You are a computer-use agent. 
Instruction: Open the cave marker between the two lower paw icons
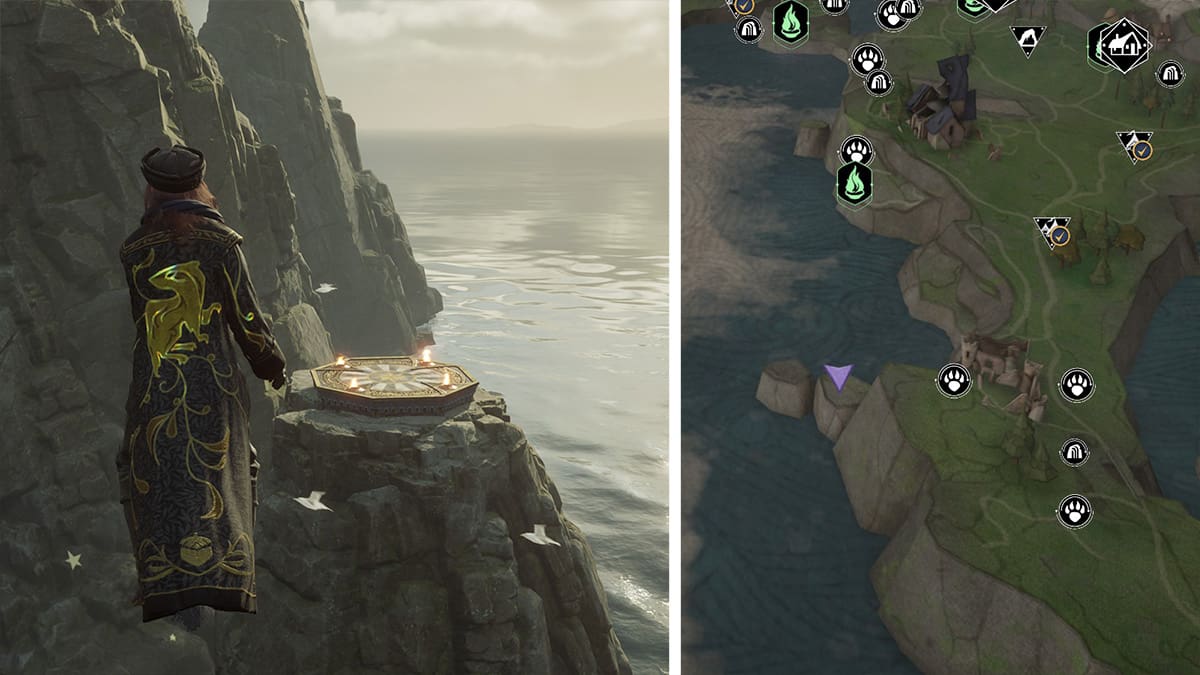pyautogui.click(x=1075, y=452)
